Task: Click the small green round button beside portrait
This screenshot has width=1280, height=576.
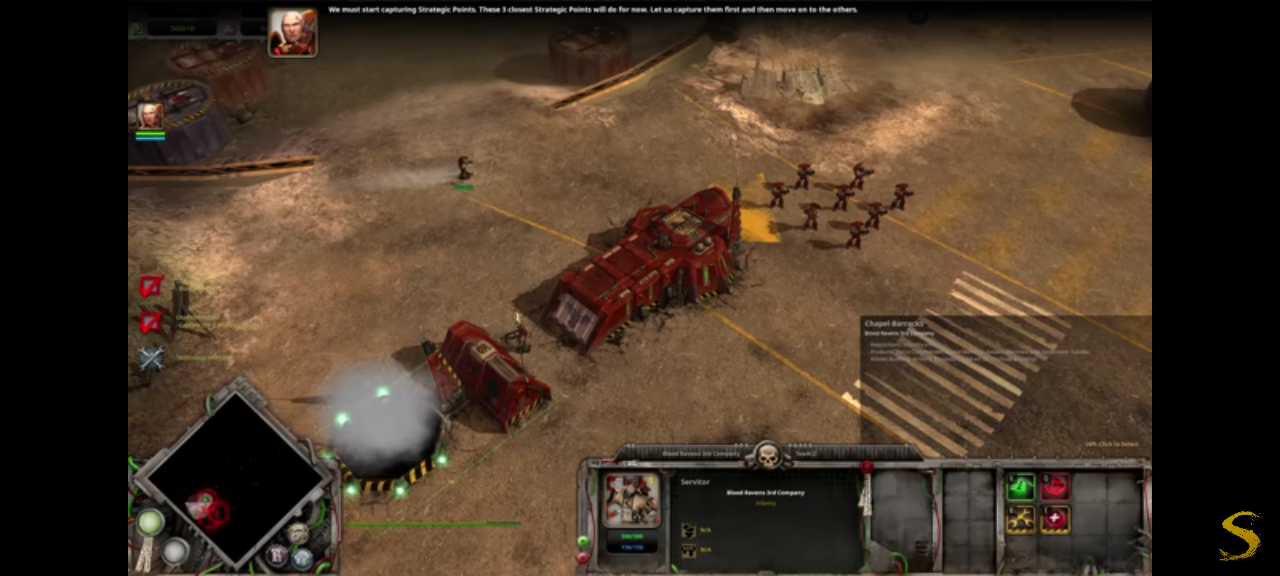Action: click(x=584, y=541)
